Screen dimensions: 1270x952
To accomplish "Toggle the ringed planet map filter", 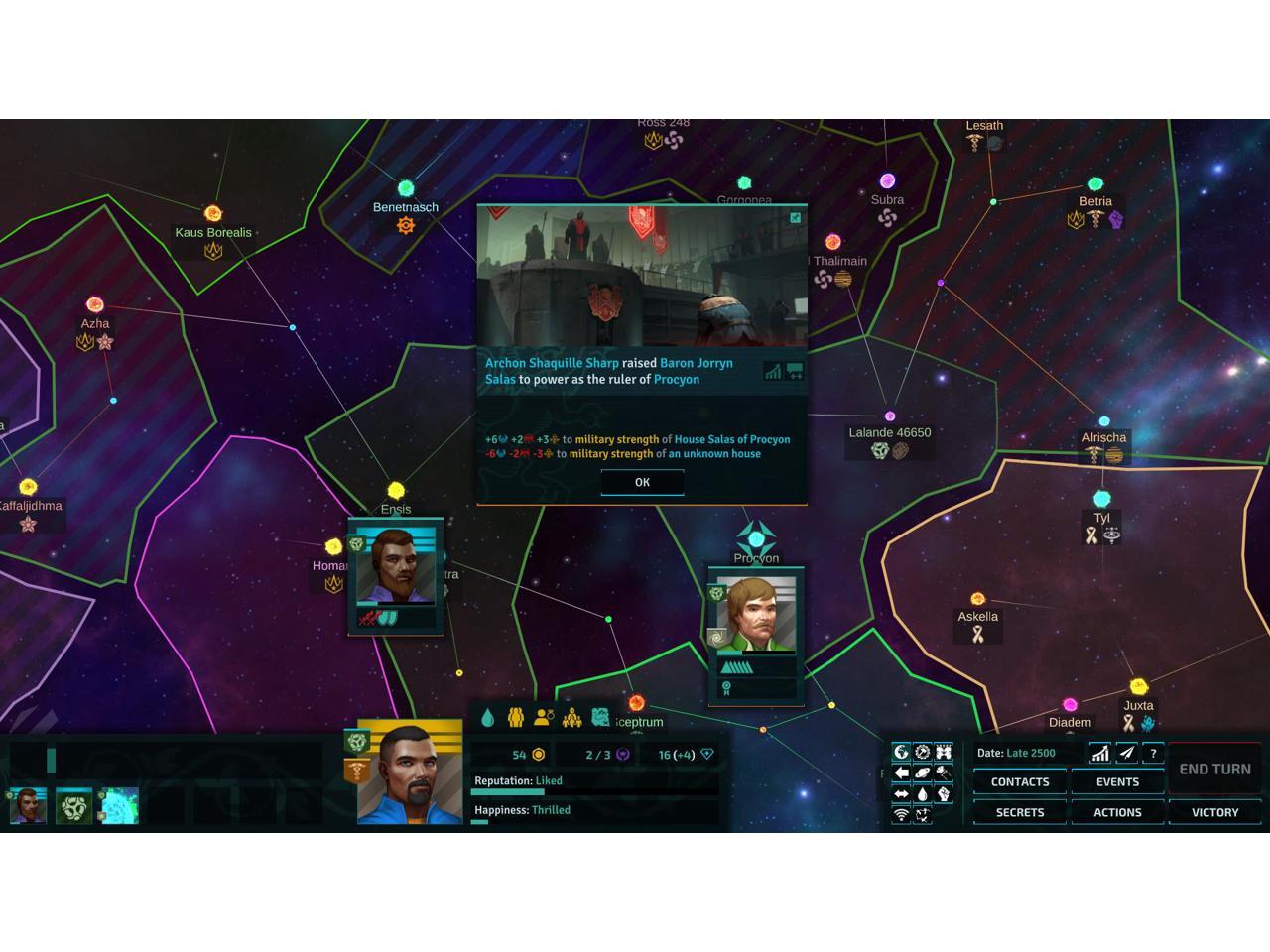I will [922, 773].
